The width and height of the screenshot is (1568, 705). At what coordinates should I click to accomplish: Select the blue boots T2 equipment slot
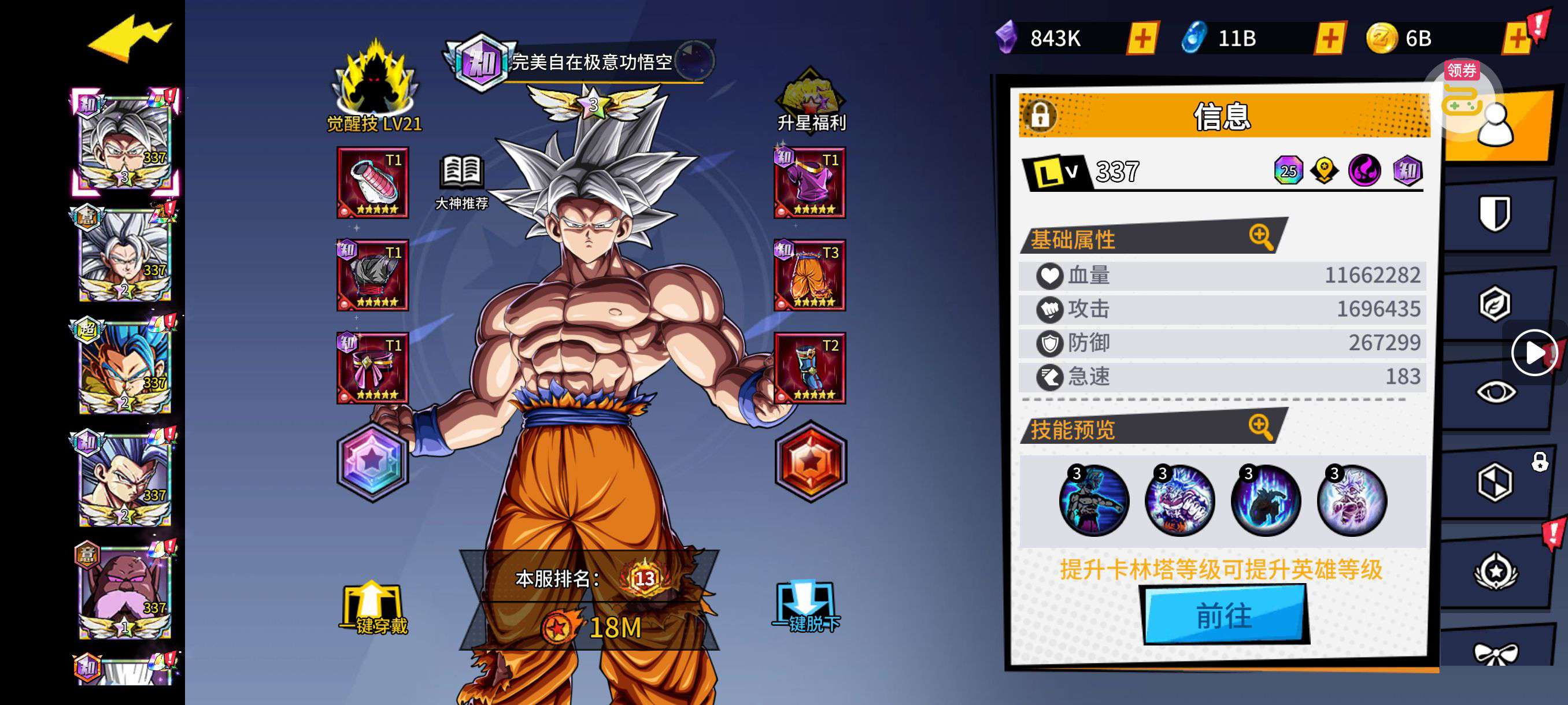tap(809, 368)
